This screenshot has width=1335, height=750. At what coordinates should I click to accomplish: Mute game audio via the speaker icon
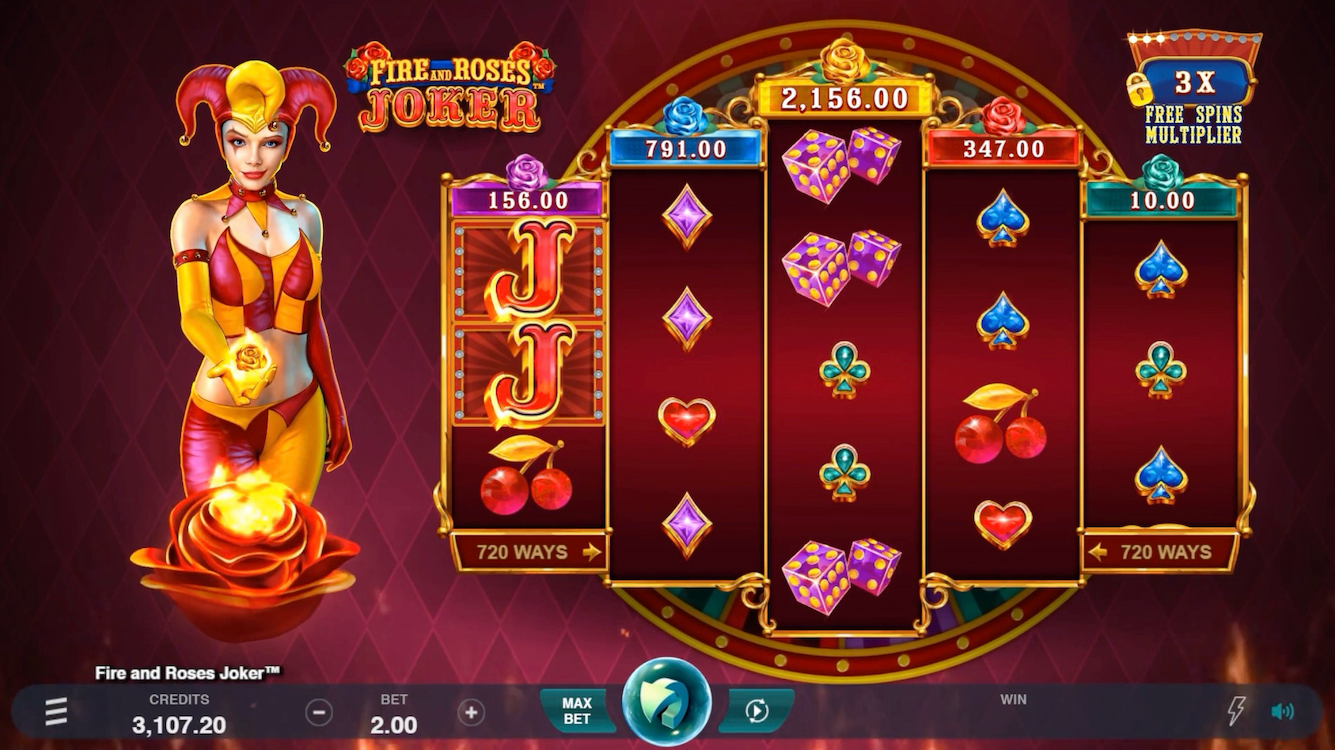(1281, 711)
